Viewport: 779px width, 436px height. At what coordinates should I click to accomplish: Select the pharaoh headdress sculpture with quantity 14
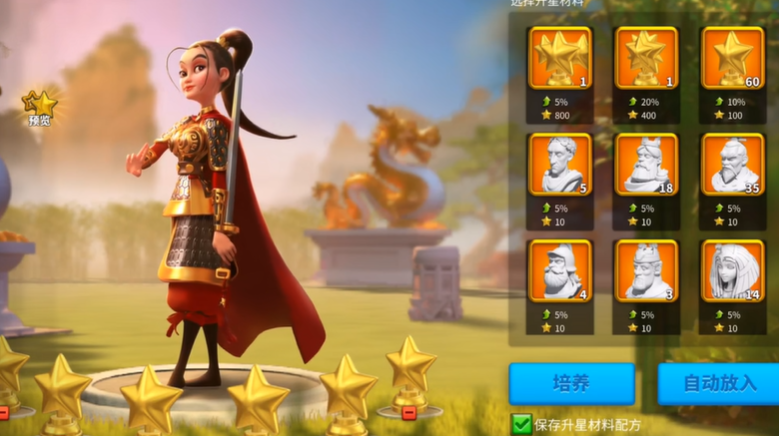(x=732, y=270)
